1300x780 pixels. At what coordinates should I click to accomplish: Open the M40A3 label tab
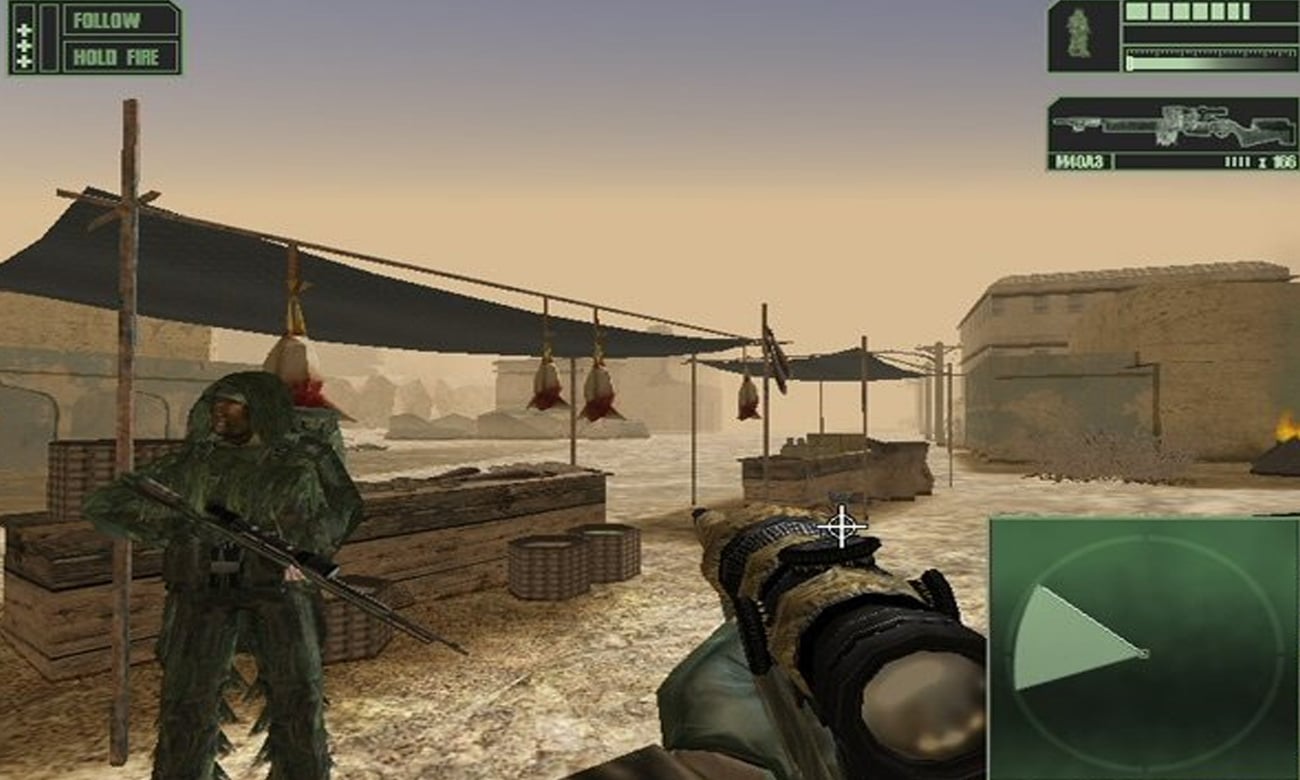[x=1079, y=161]
